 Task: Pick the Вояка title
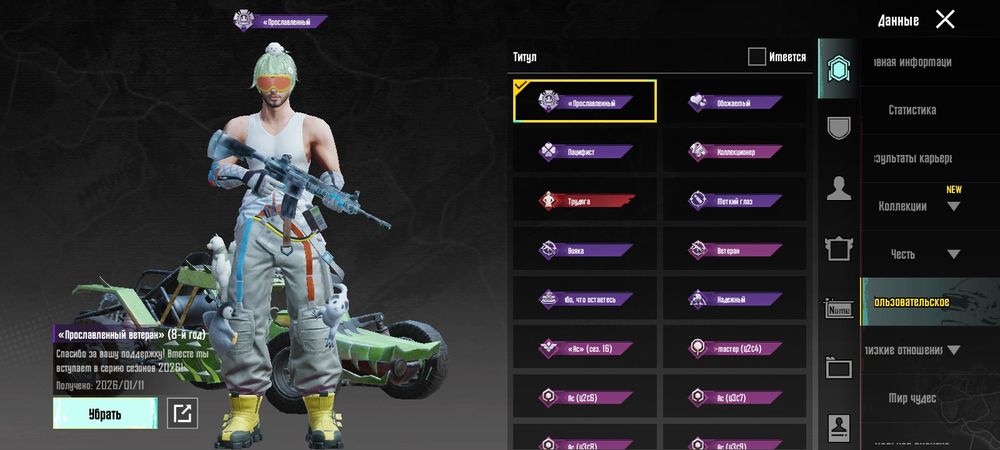585,249
